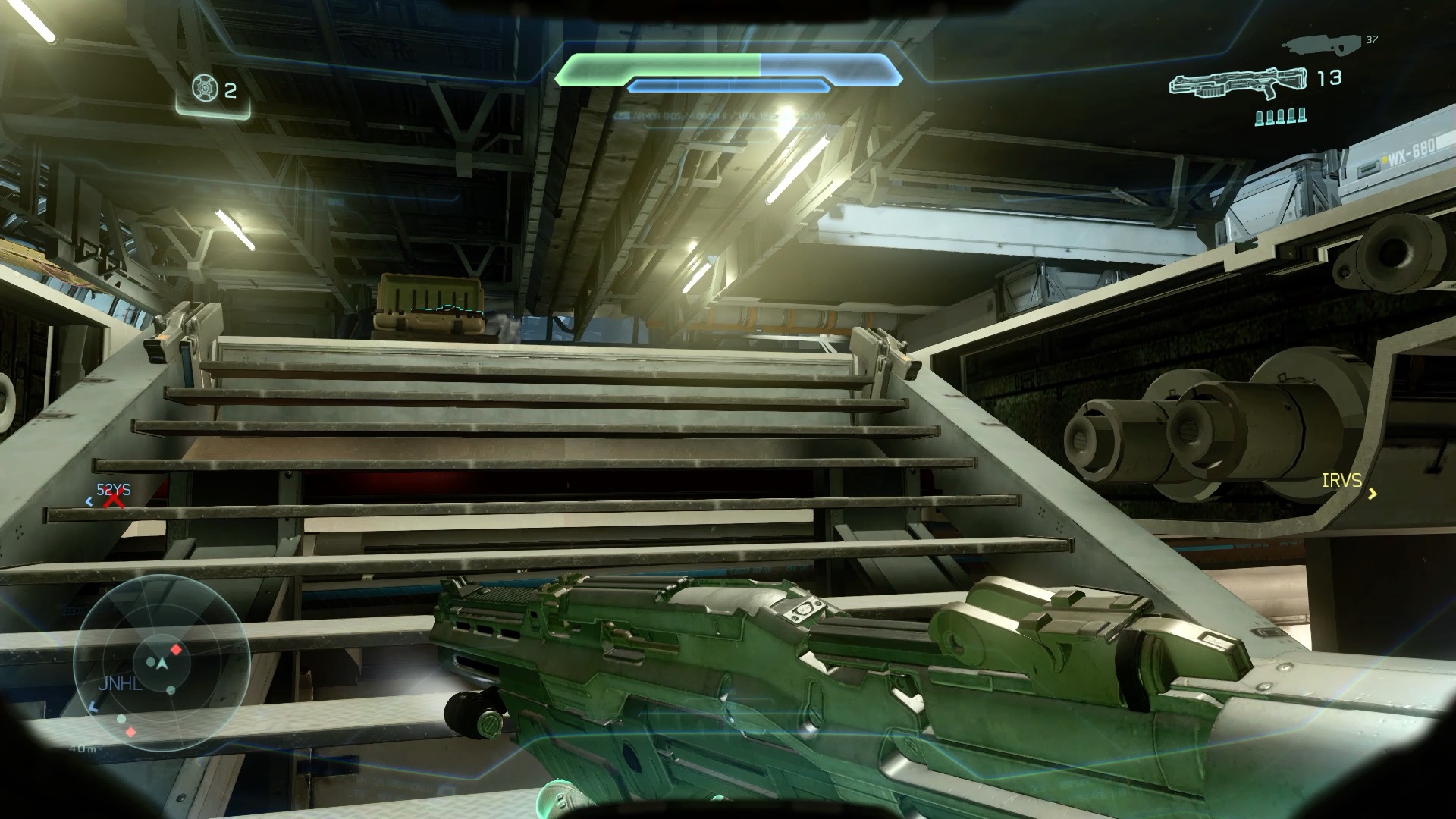This screenshot has width=1456, height=819.
Task: Open the circular motion tracker radar
Action: [162, 663]
